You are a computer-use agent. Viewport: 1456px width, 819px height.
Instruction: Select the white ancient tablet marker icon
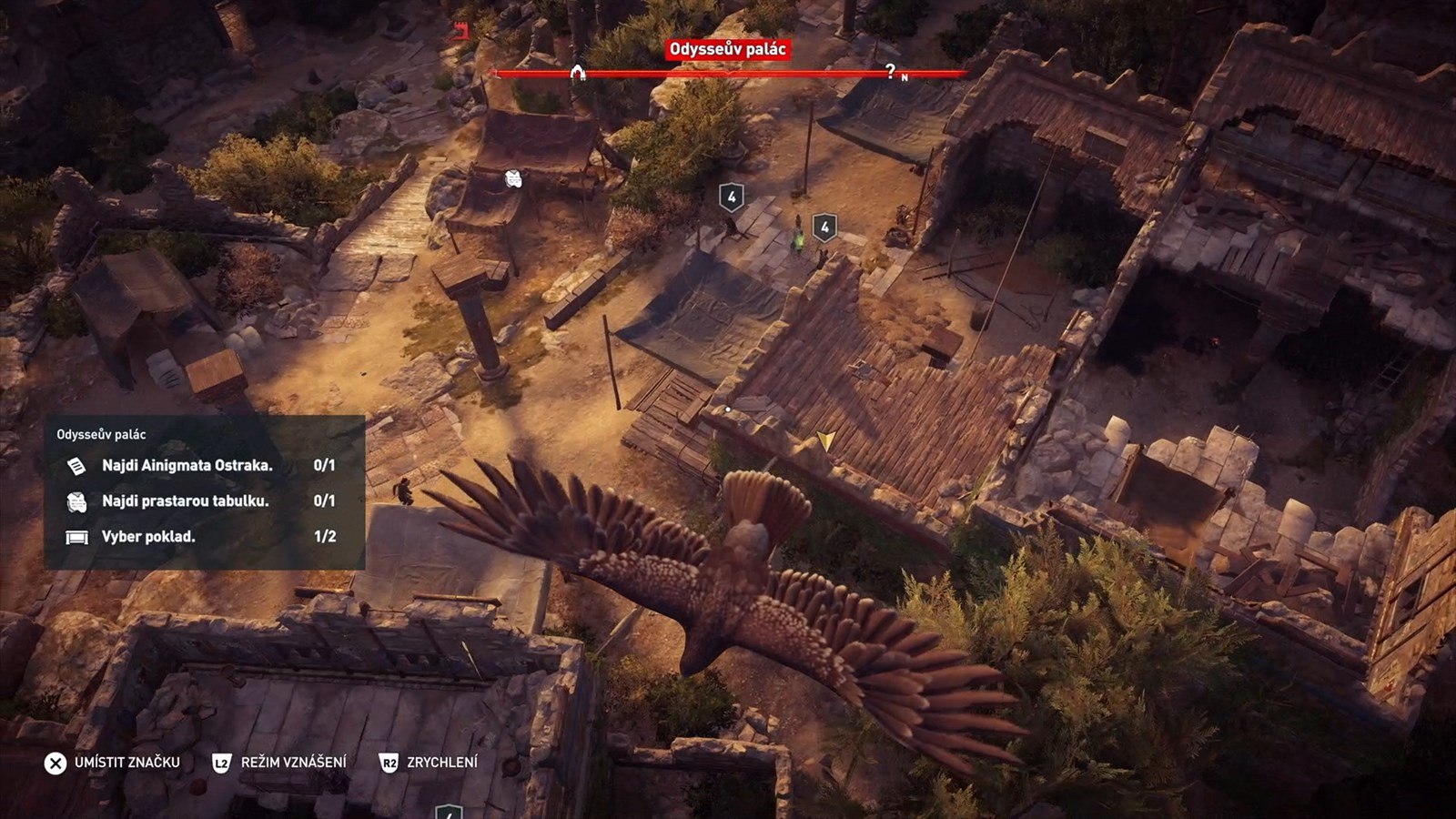tap(513, 178)
